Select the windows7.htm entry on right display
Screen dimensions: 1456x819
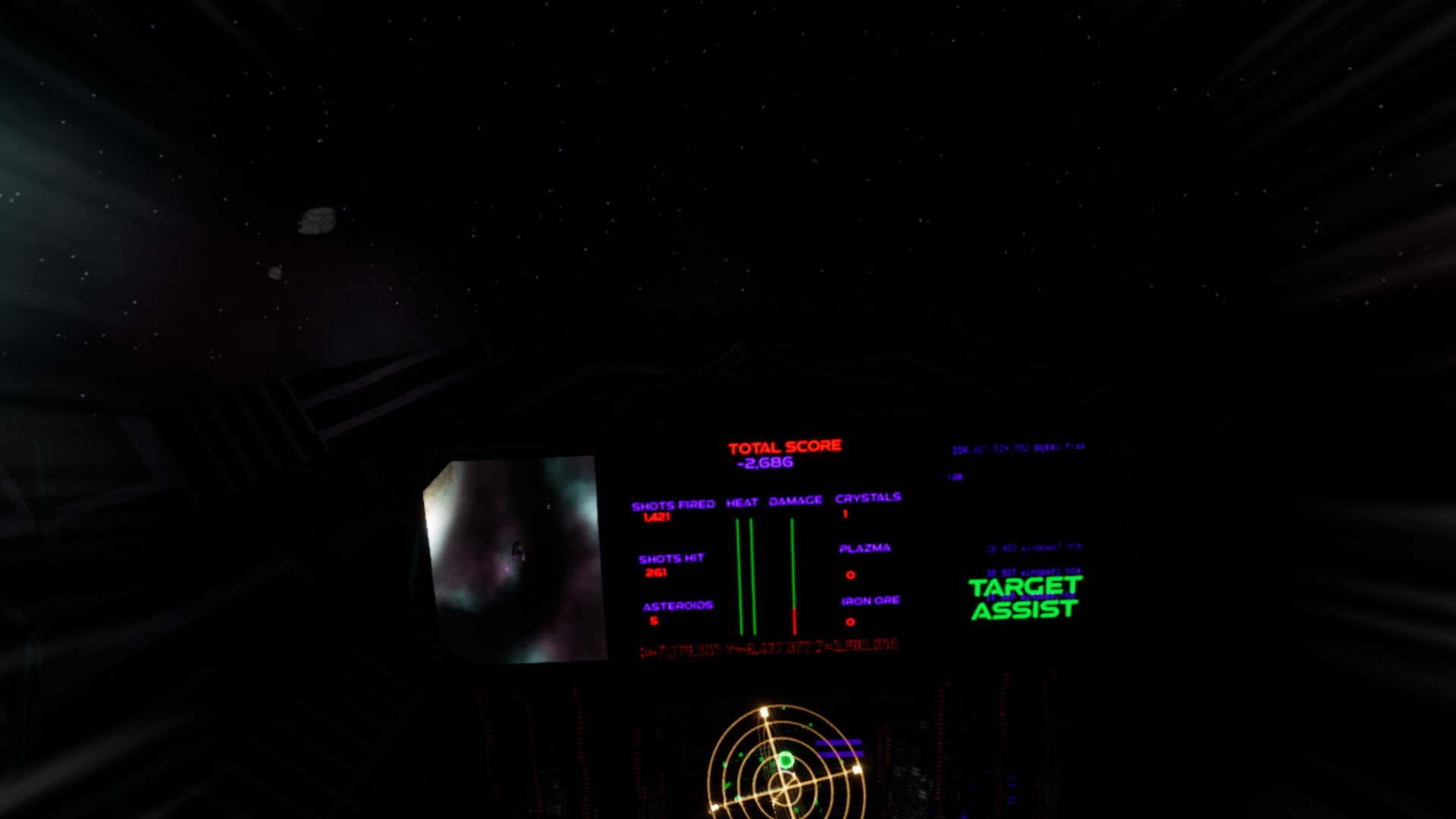(1033, 546)
